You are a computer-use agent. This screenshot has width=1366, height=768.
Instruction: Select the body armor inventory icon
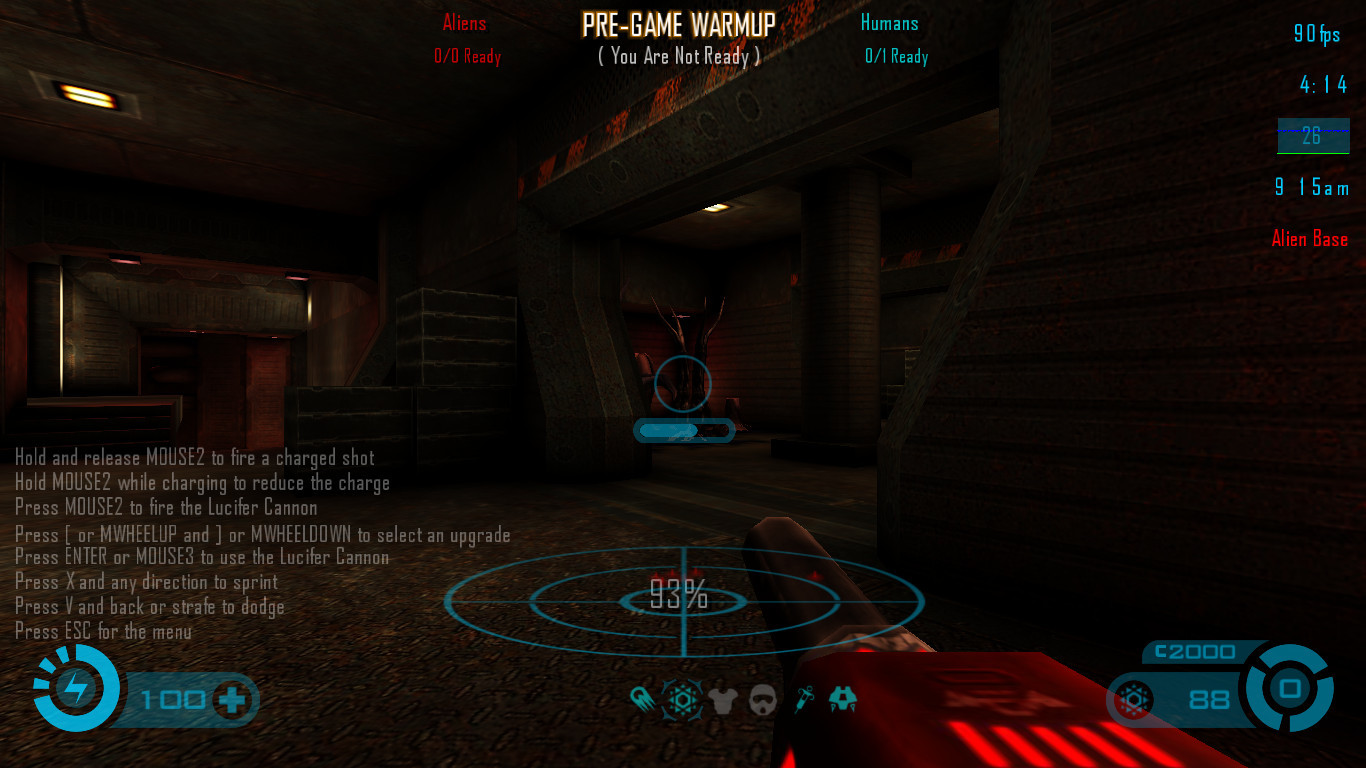[722, 699]
